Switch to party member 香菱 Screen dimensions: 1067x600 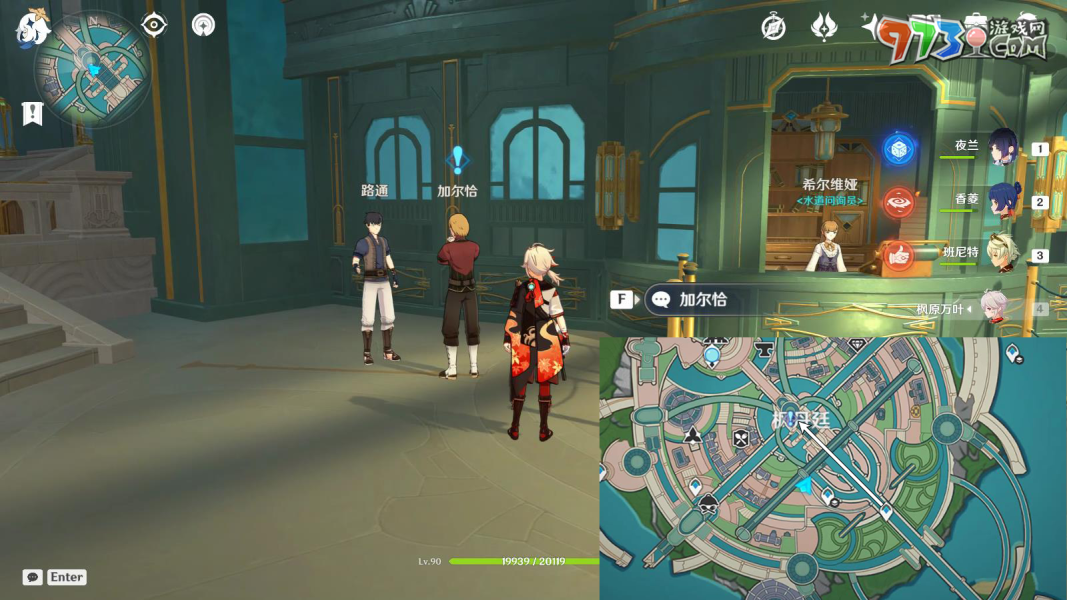pos(1001,200)
